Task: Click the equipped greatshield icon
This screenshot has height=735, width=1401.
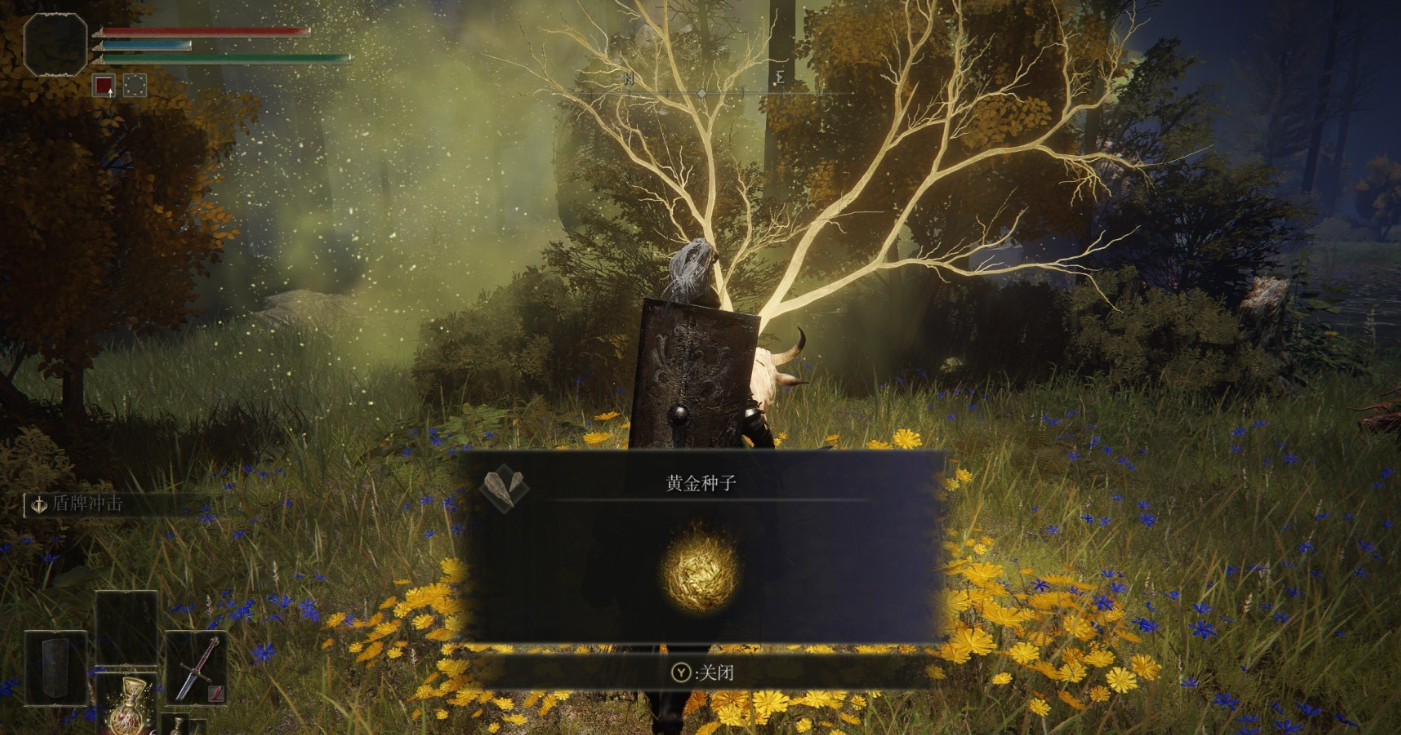Action: (54, 667)
